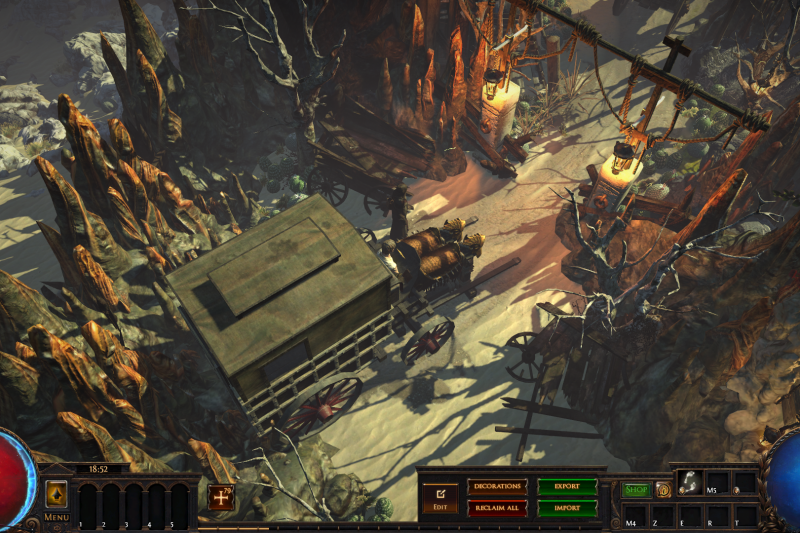
Task: Open the Decorations panel
Action: (x=496, y=486)
